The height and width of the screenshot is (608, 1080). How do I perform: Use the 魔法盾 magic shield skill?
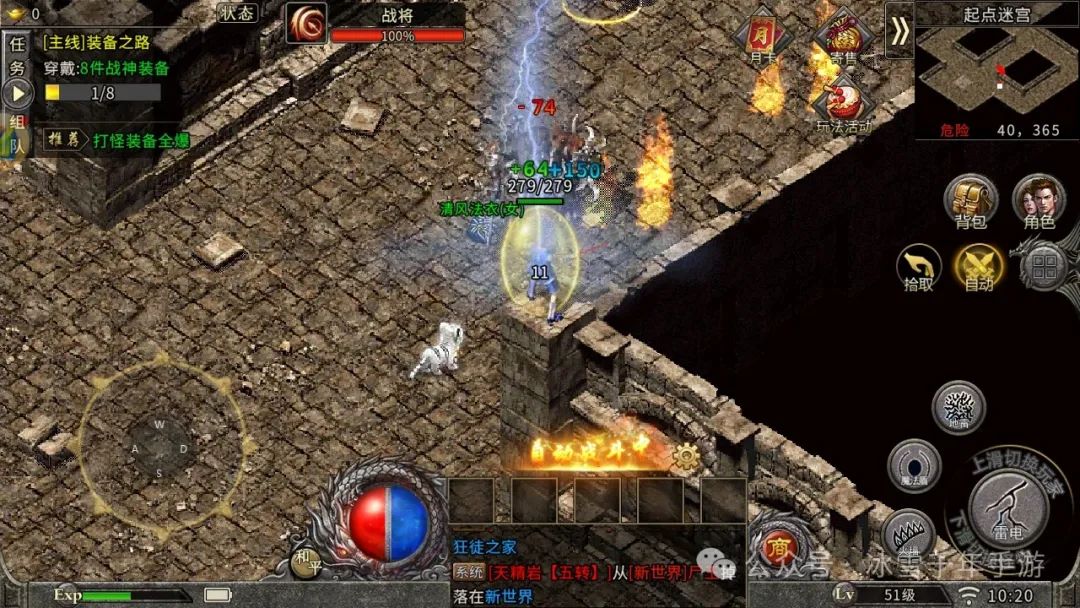pos(913,465)
